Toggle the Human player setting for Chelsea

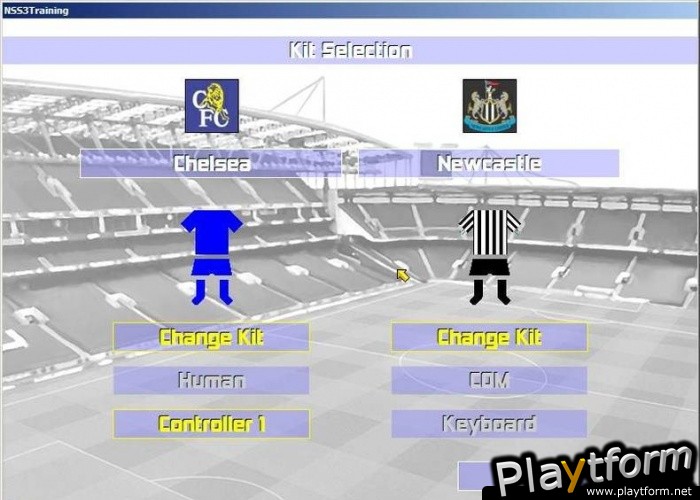211,380
